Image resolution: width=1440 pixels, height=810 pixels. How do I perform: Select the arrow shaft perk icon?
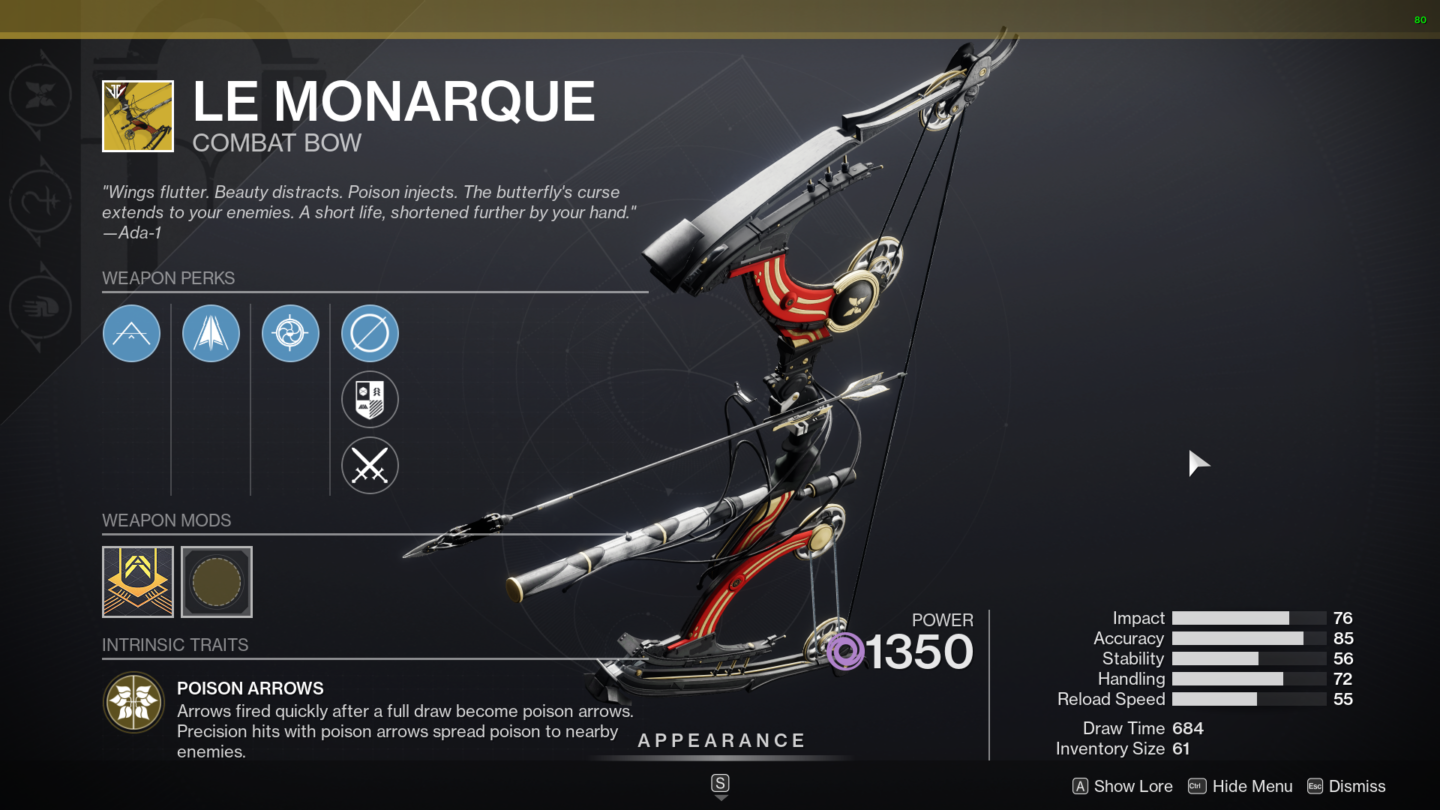click(x=210, y=333)
